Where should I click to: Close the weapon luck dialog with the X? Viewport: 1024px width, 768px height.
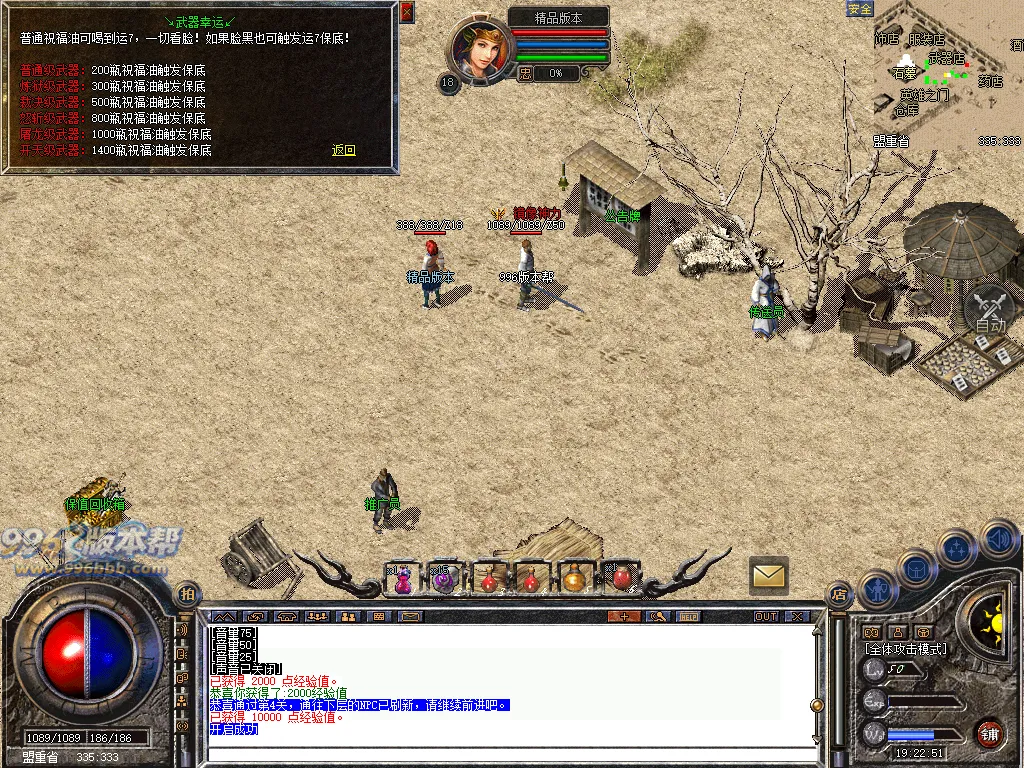tap(406, 12)
